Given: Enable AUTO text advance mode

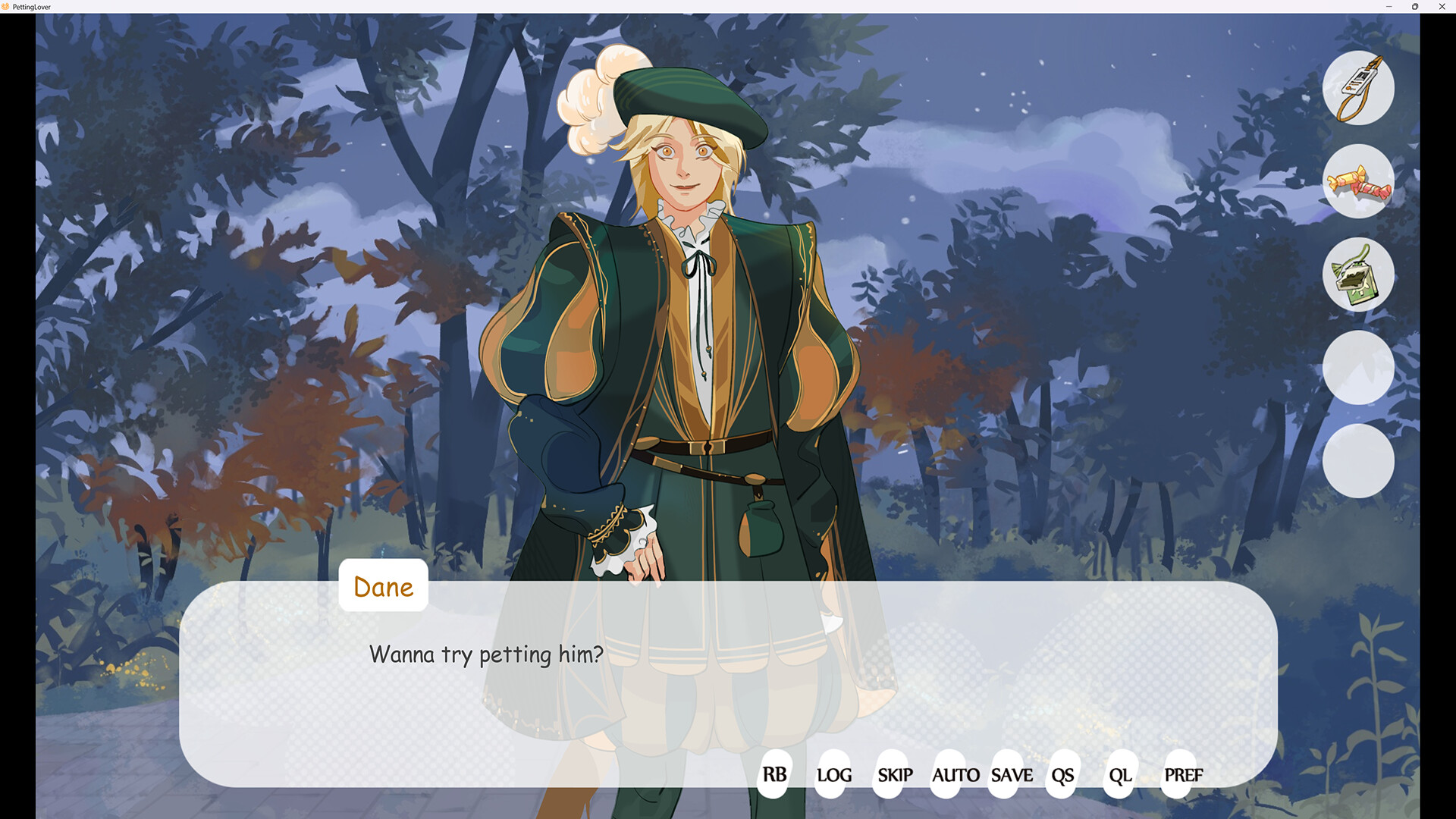Looking at the screenshot, I should click(956, 776).
